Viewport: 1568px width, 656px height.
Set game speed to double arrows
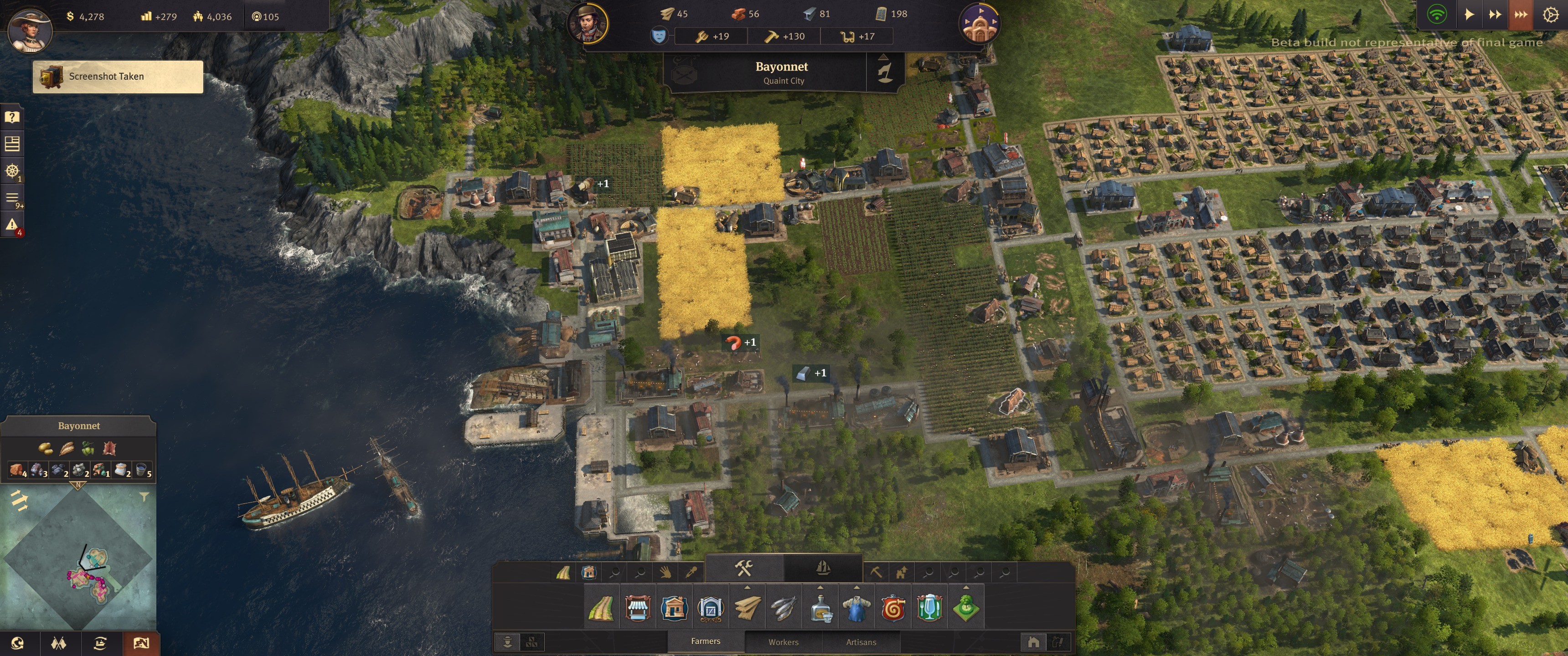(x=1495, y=14)
